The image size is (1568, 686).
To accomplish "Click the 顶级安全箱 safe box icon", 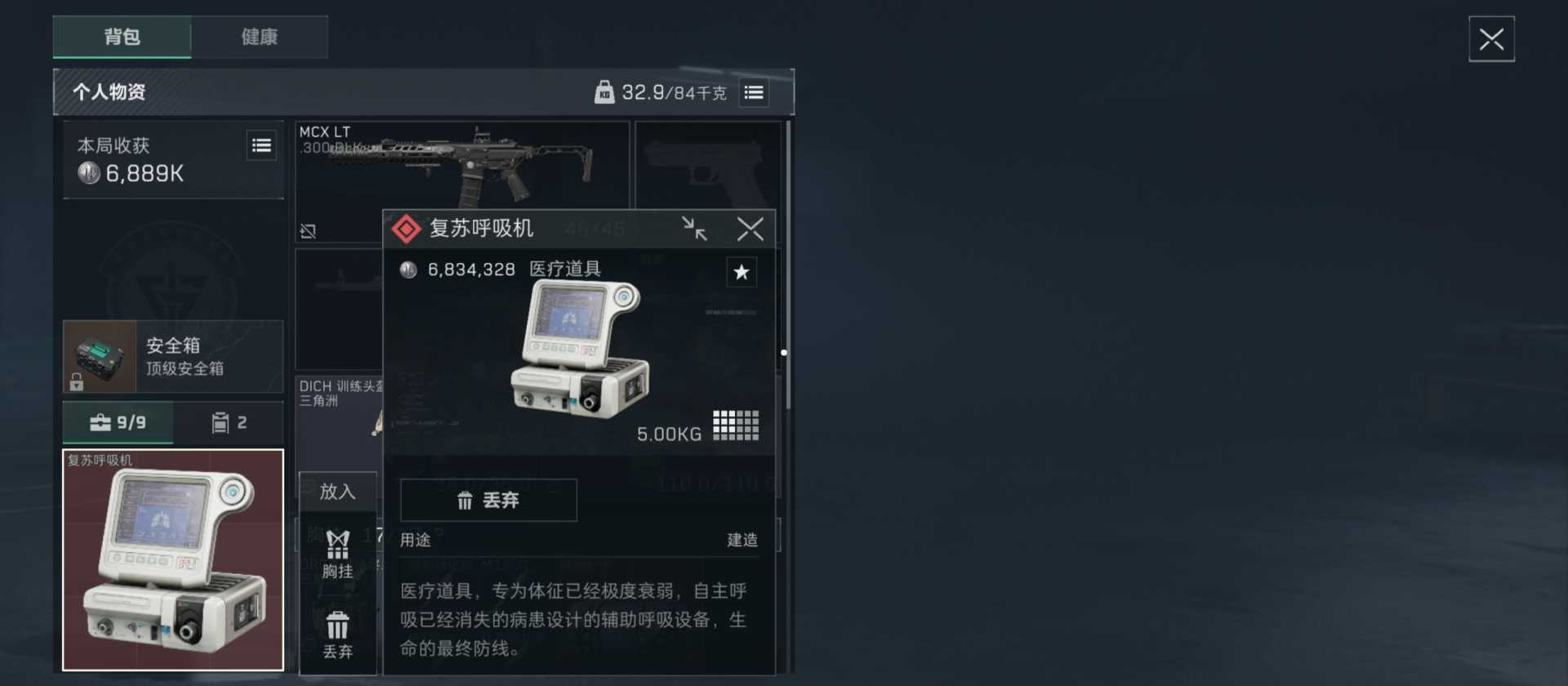I will tap(99, 356).
